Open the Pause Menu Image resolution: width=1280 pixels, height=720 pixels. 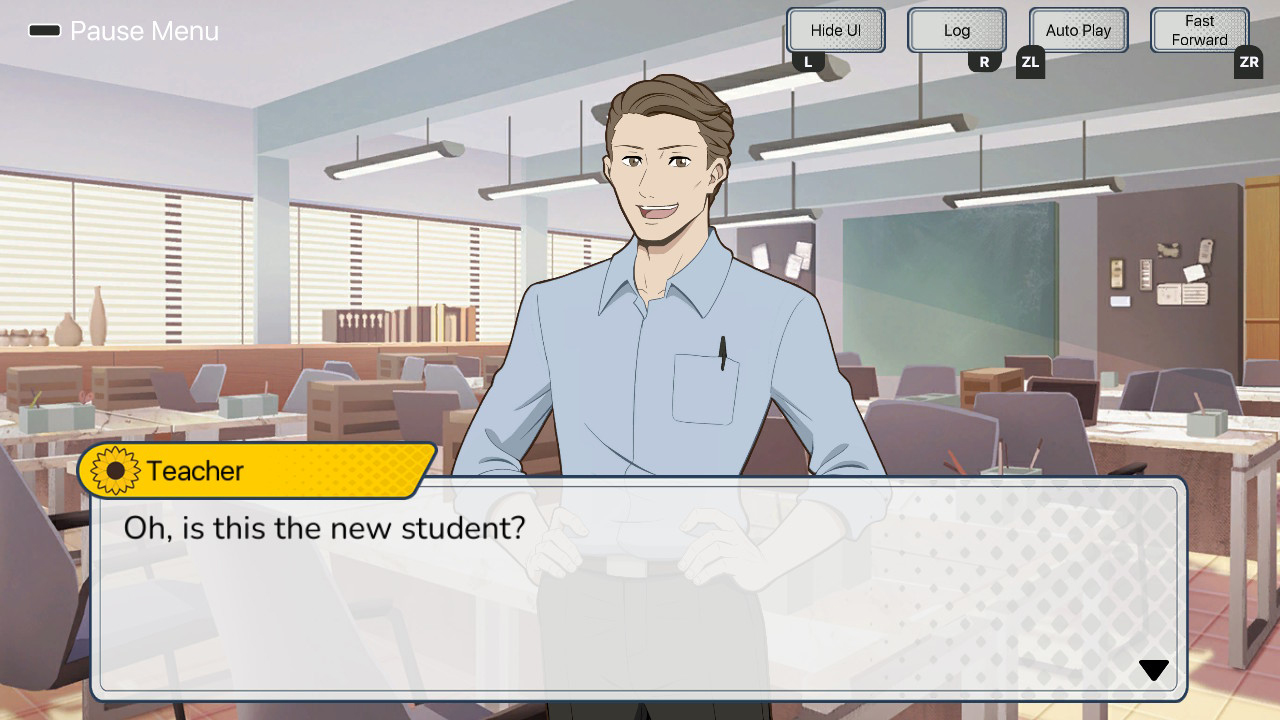point(123,31)
